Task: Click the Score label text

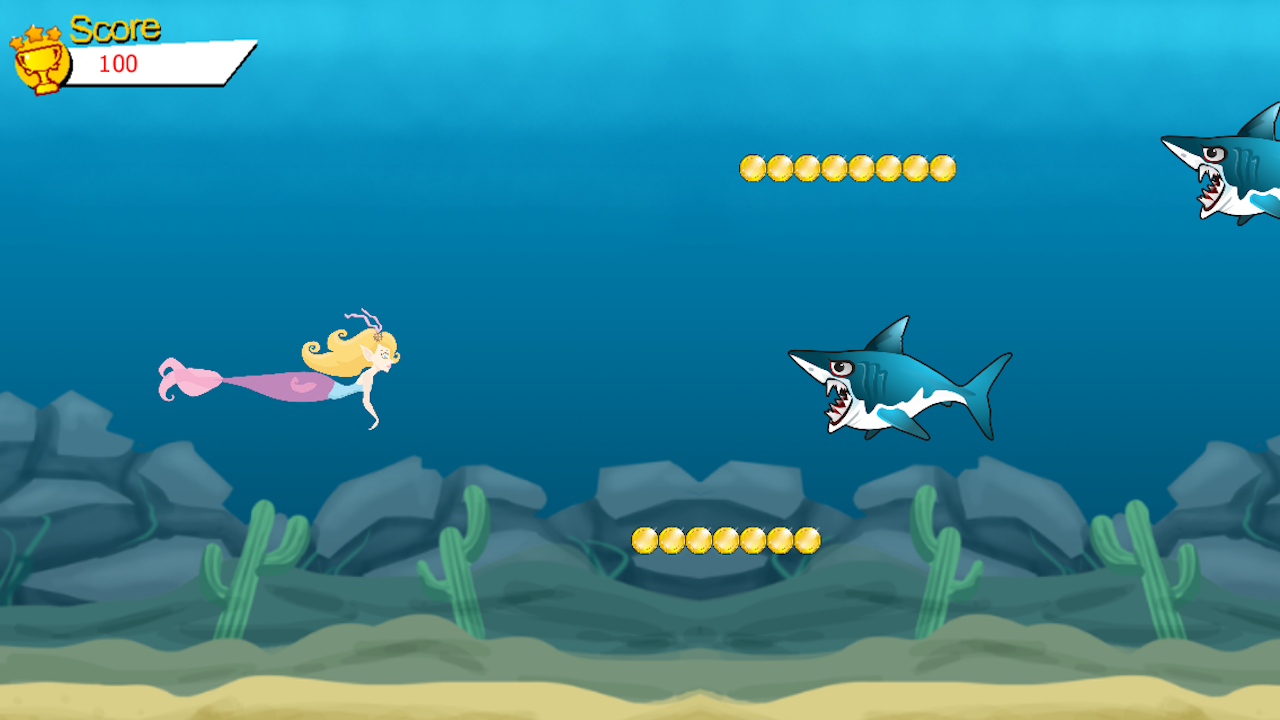Action: (117, 30)
